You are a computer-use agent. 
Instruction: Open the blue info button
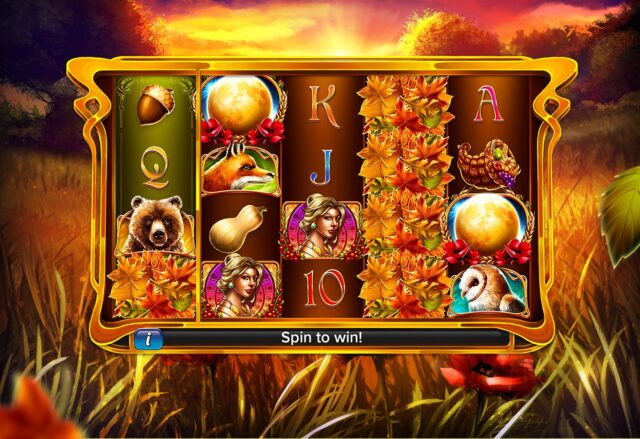tap(147, 338)
